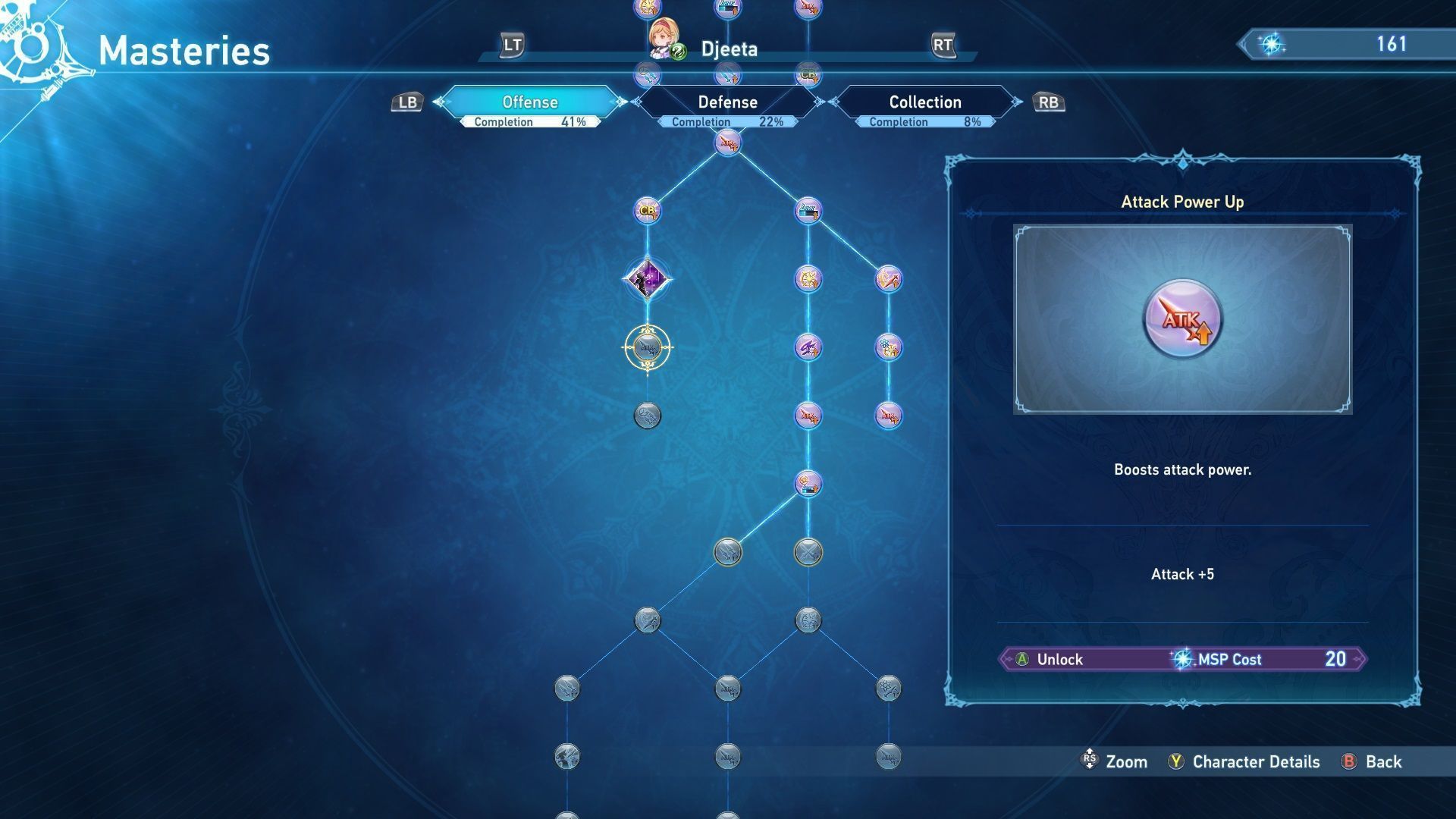Select the locked node below the highlighted ATK node
This screenshot has height=819, width=1456.
[x=647, y=416]
